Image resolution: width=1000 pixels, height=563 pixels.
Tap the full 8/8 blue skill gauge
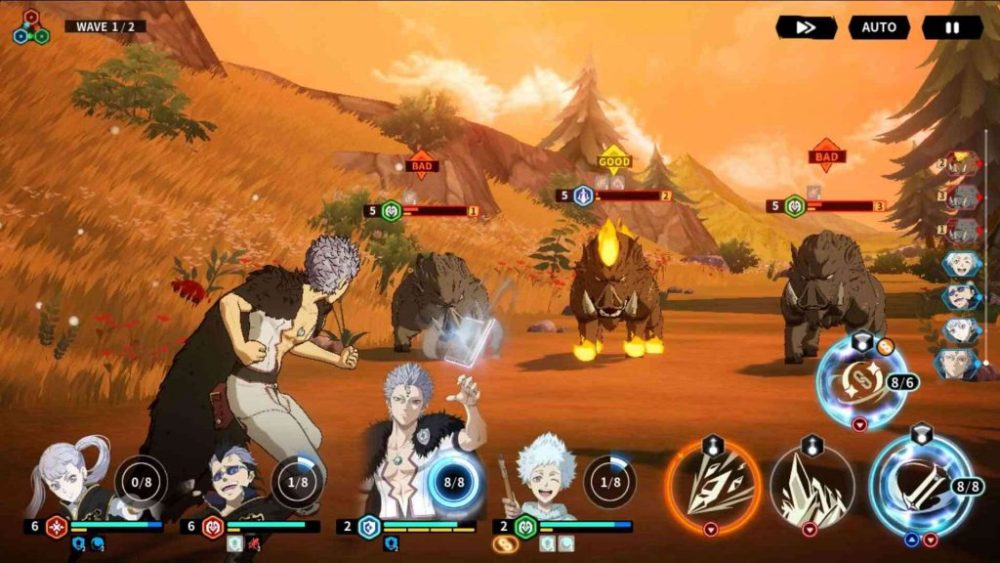click(454, 482)
